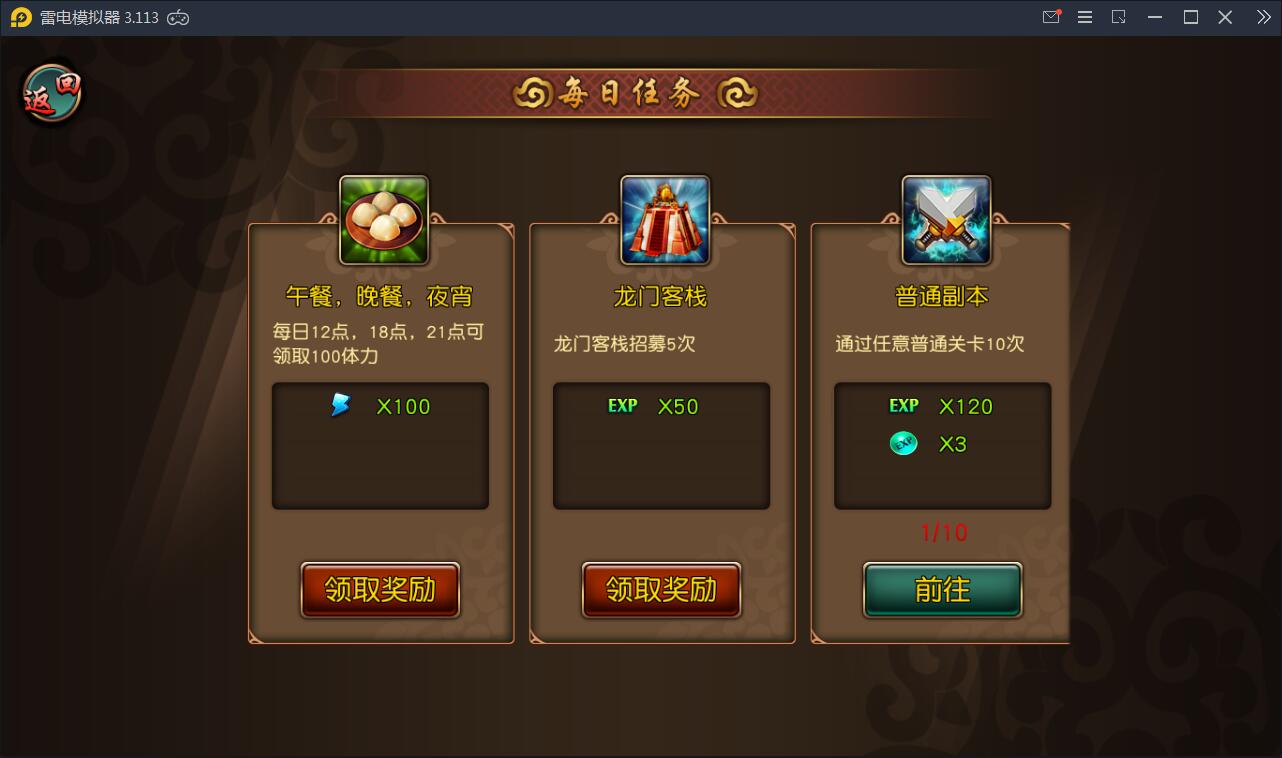This screenshot has height=758, width=1282.
Task: Click the crossed swords dungeon icon
Action: [943, 218]
